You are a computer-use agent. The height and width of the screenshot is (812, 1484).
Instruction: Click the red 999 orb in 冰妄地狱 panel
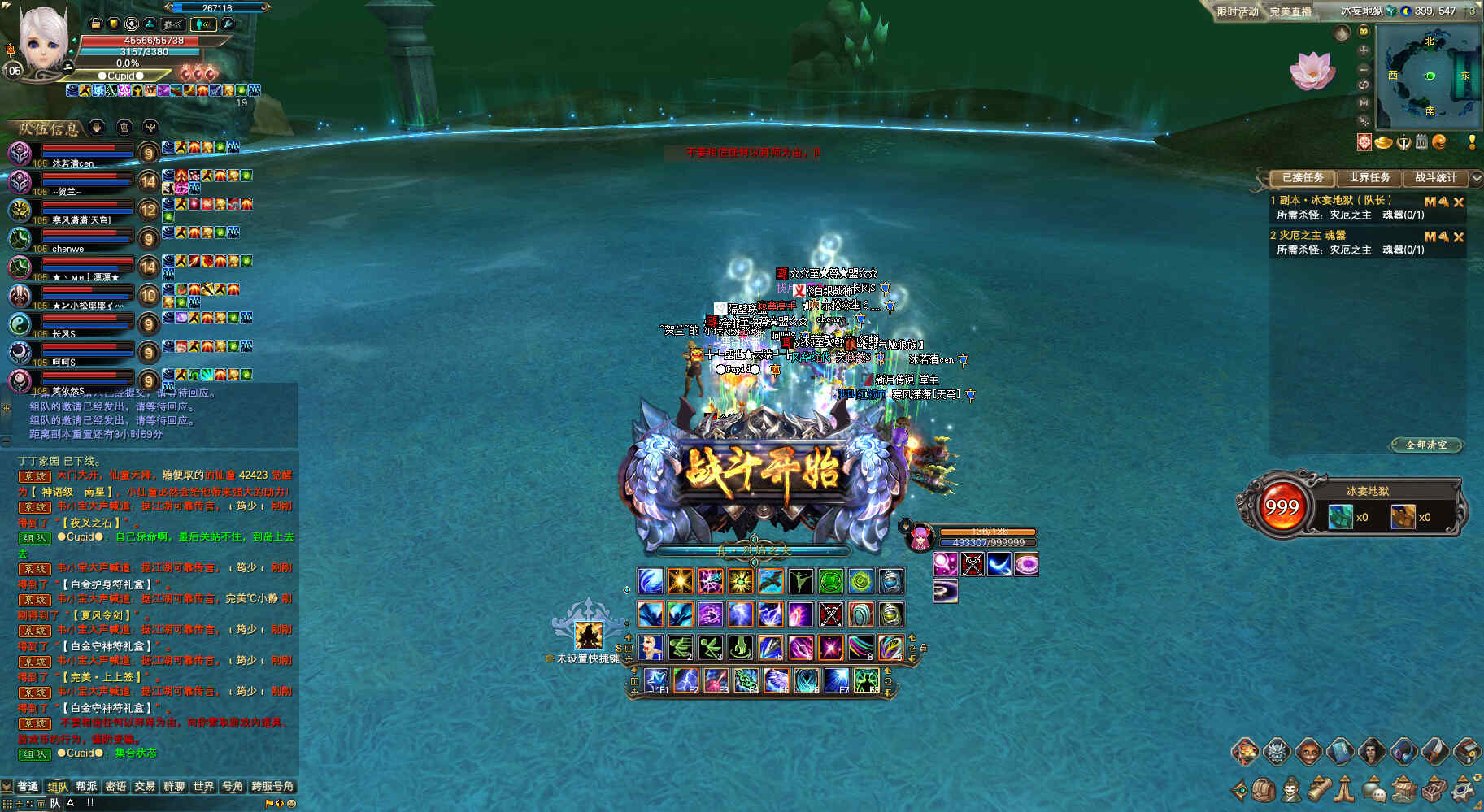pos(1282,507)
